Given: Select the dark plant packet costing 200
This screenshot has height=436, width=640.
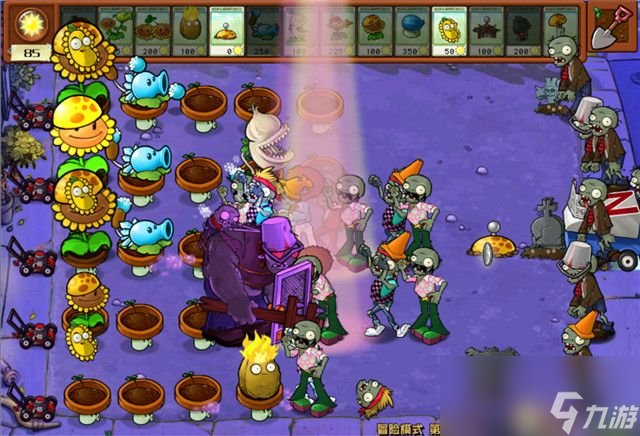Looking at the screenshot, I should (x=523, y=30).
